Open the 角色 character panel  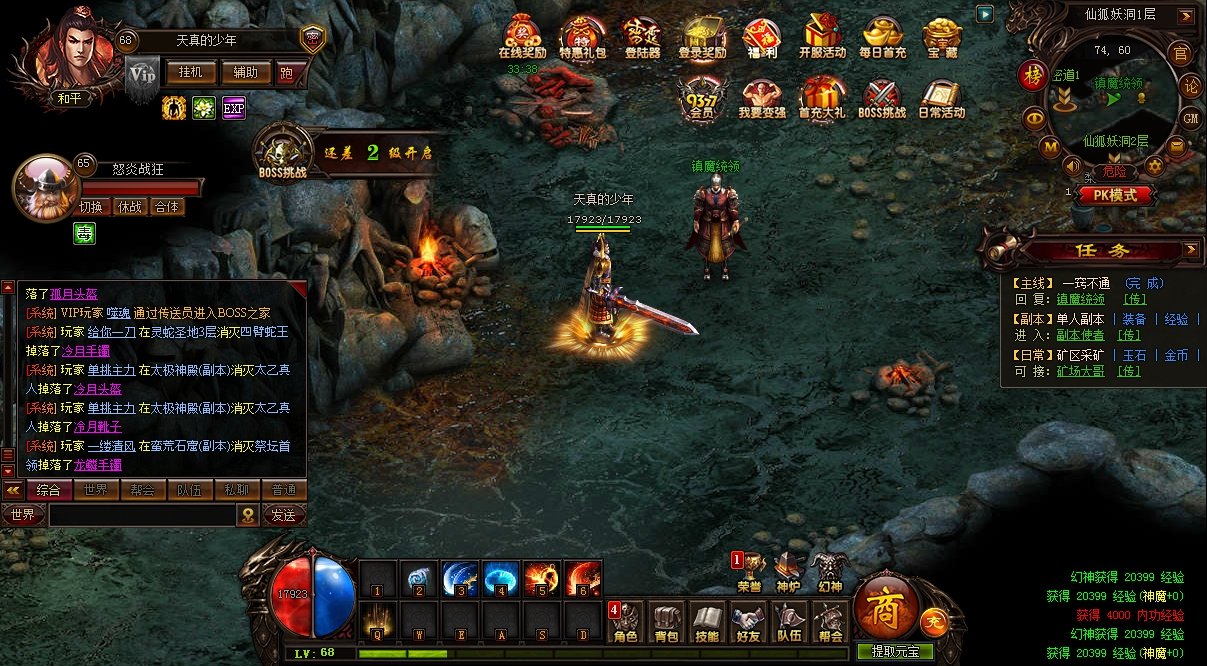626,621
